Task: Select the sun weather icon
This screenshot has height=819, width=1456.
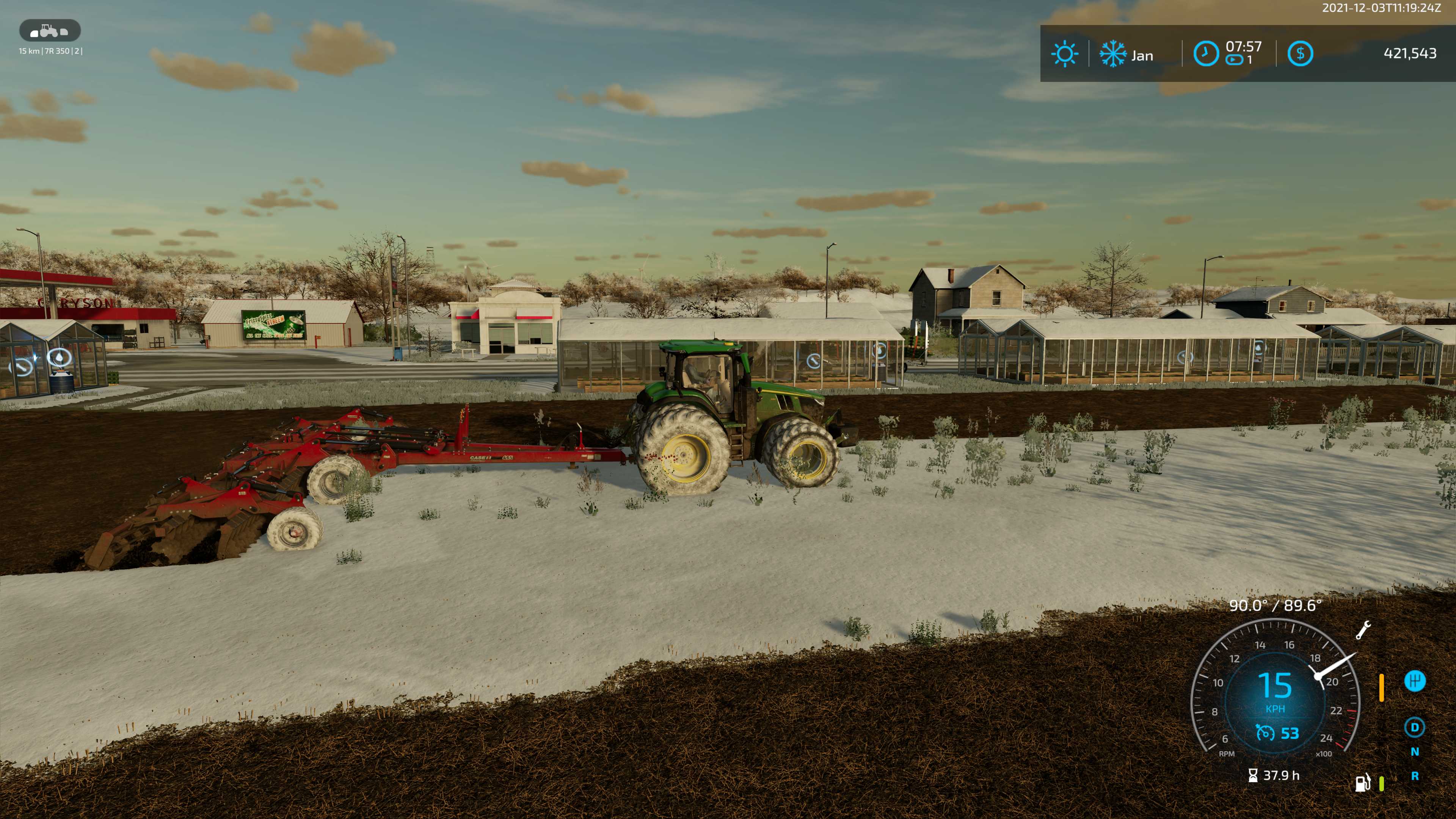Action: pos(1064,54)
